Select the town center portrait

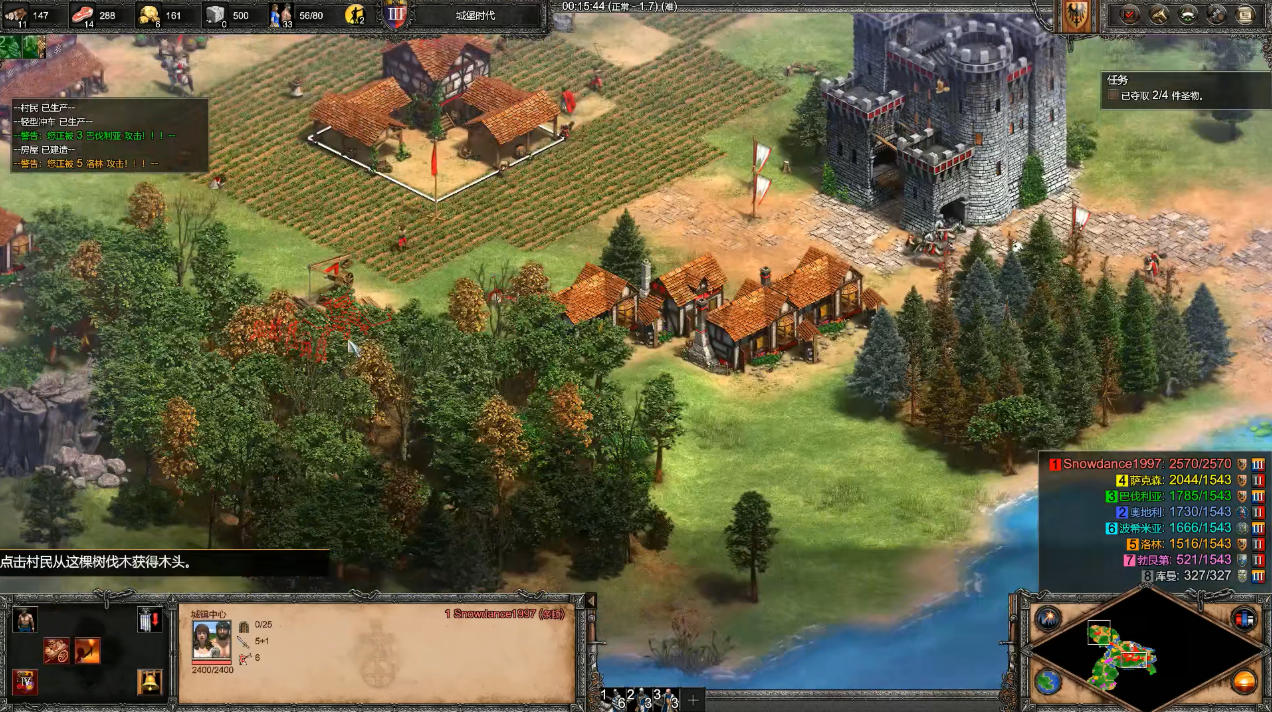pos(212,641)
